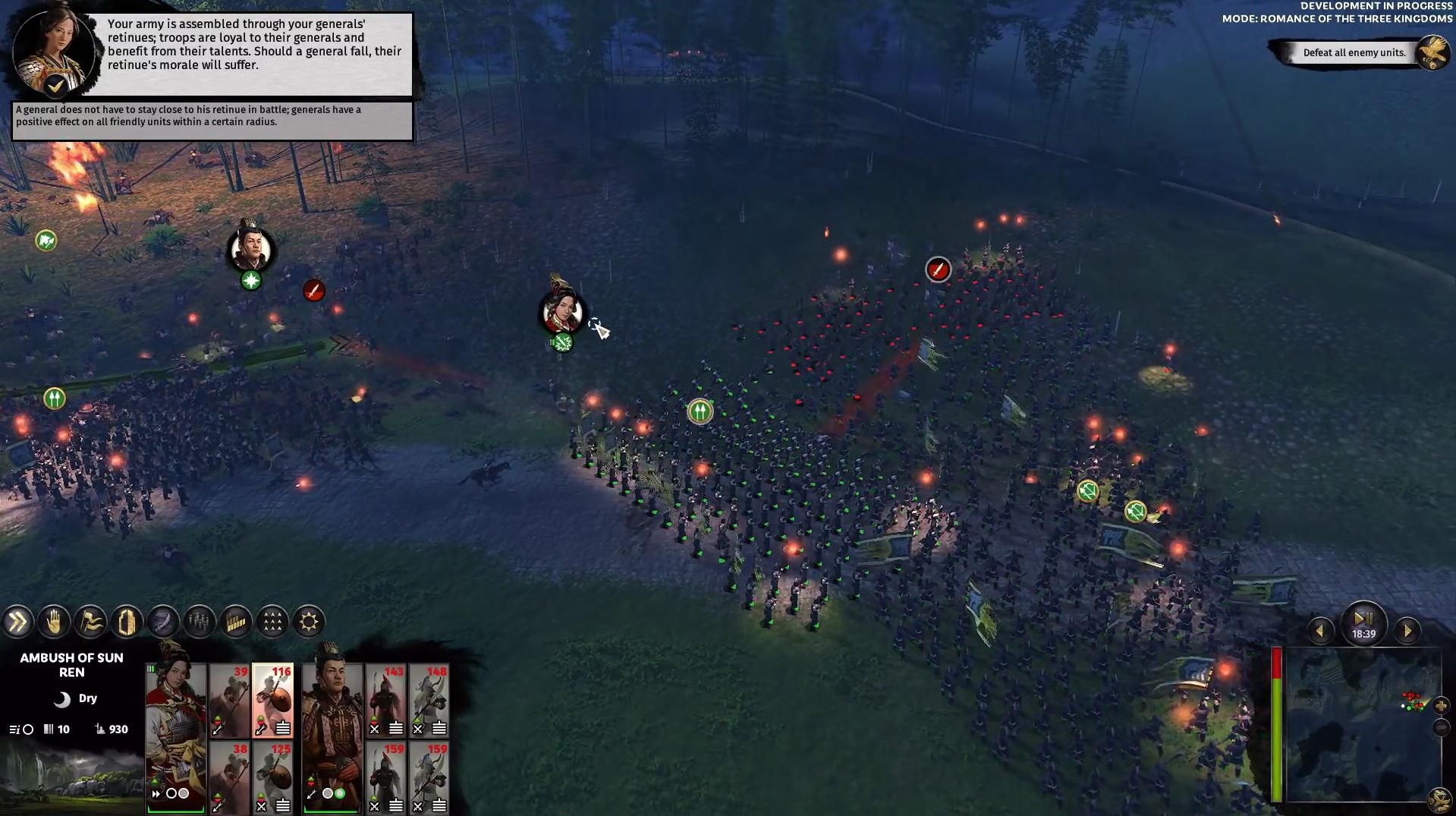Viewport: 1456px width, 816px height.
Task: Select the unit card with 39 men
Action: [x=230, y=700]
